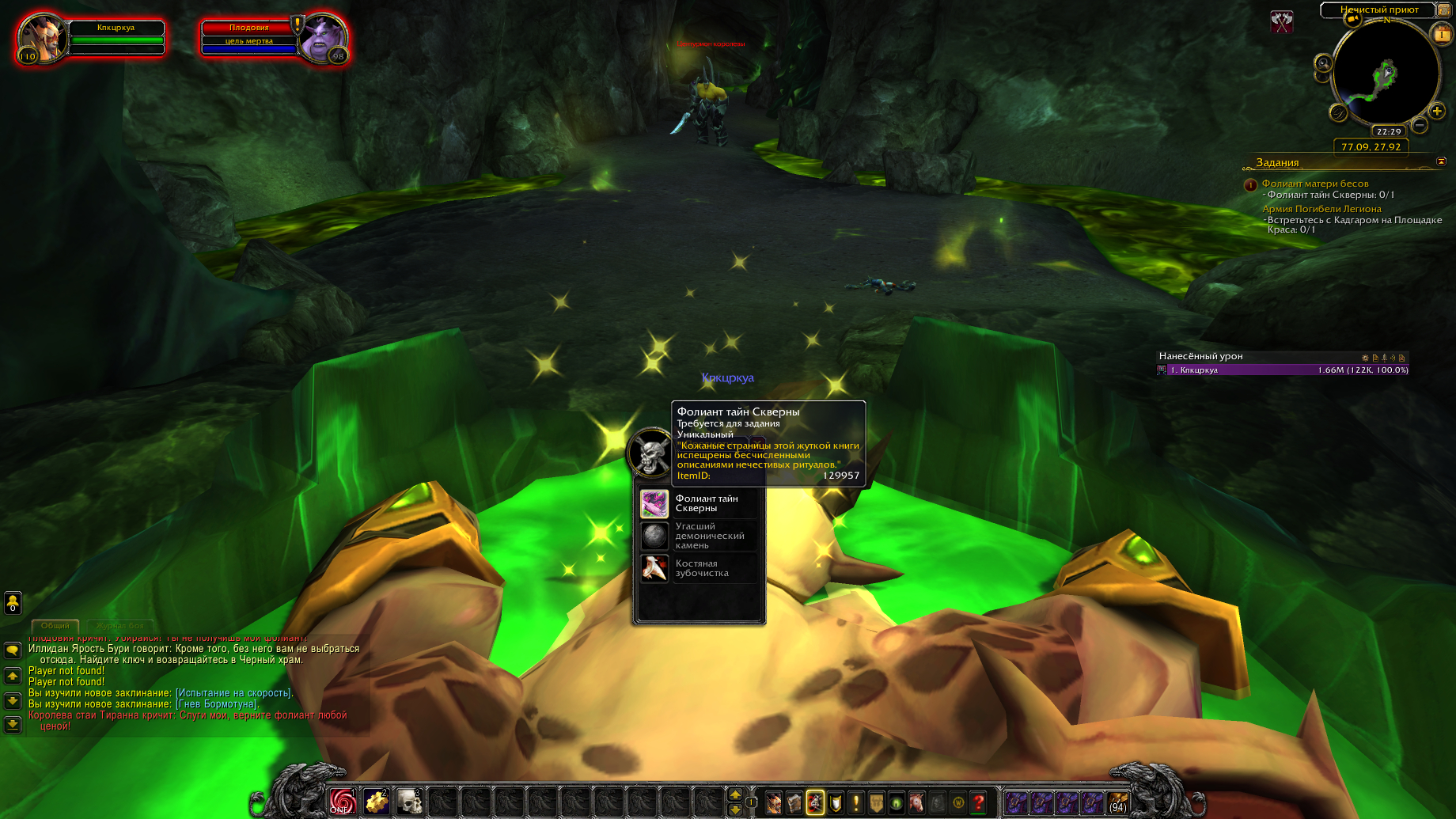Toggle the minimap tracking magnifier button

point(1323,63)
